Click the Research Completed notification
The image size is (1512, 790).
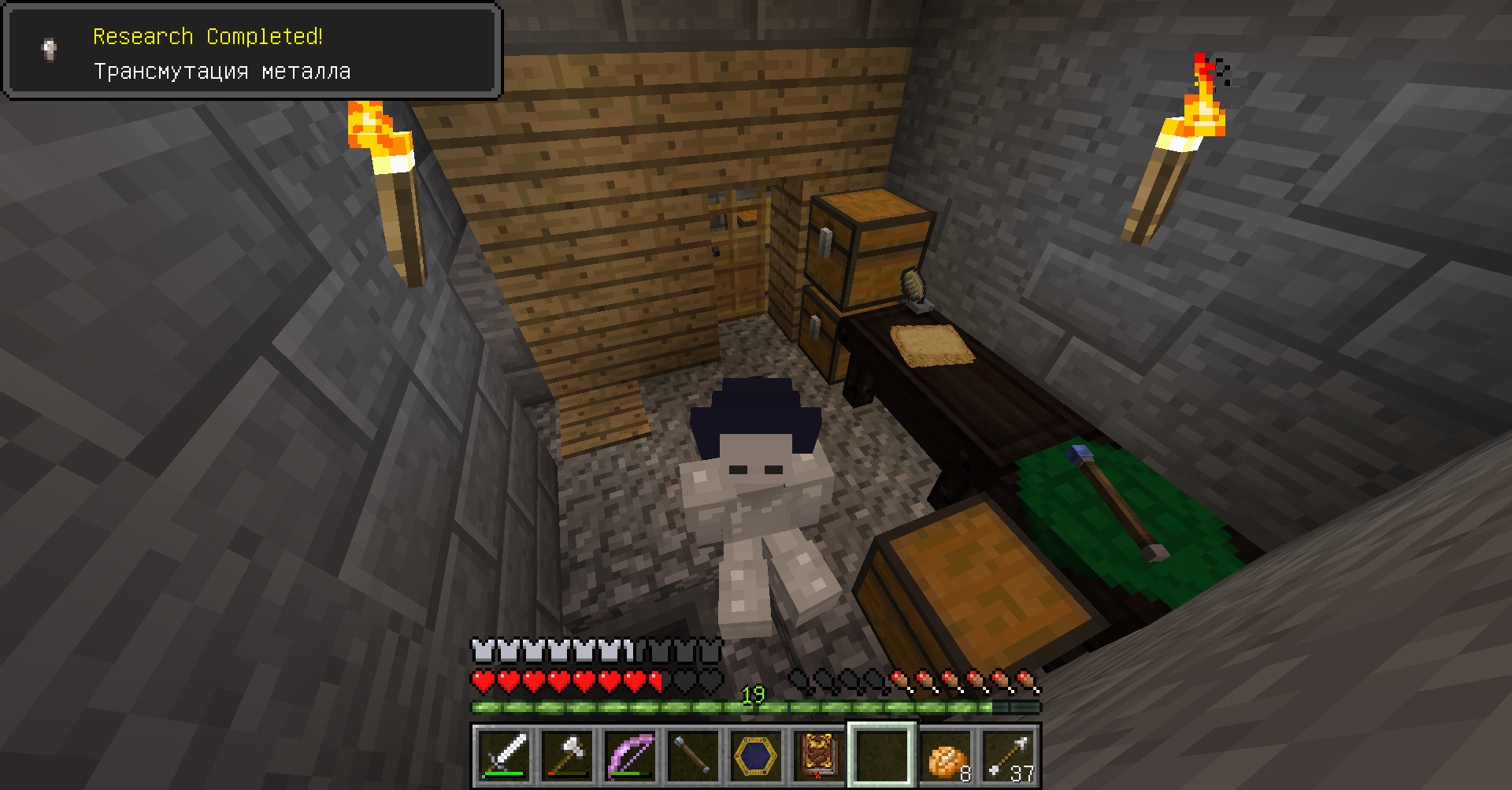[252, 52]
